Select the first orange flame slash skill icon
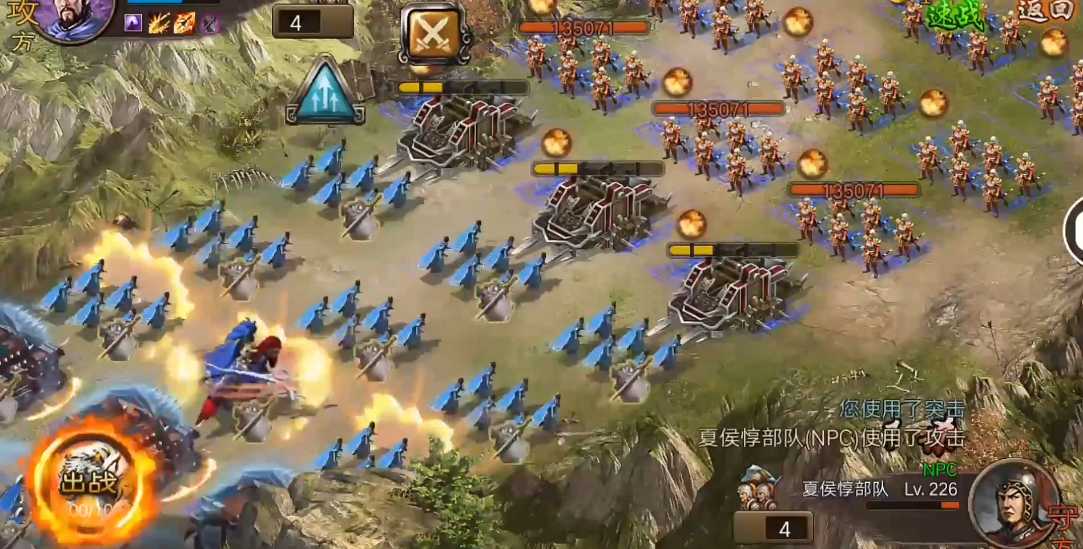1083x549 pixels. tap(159, 22)
